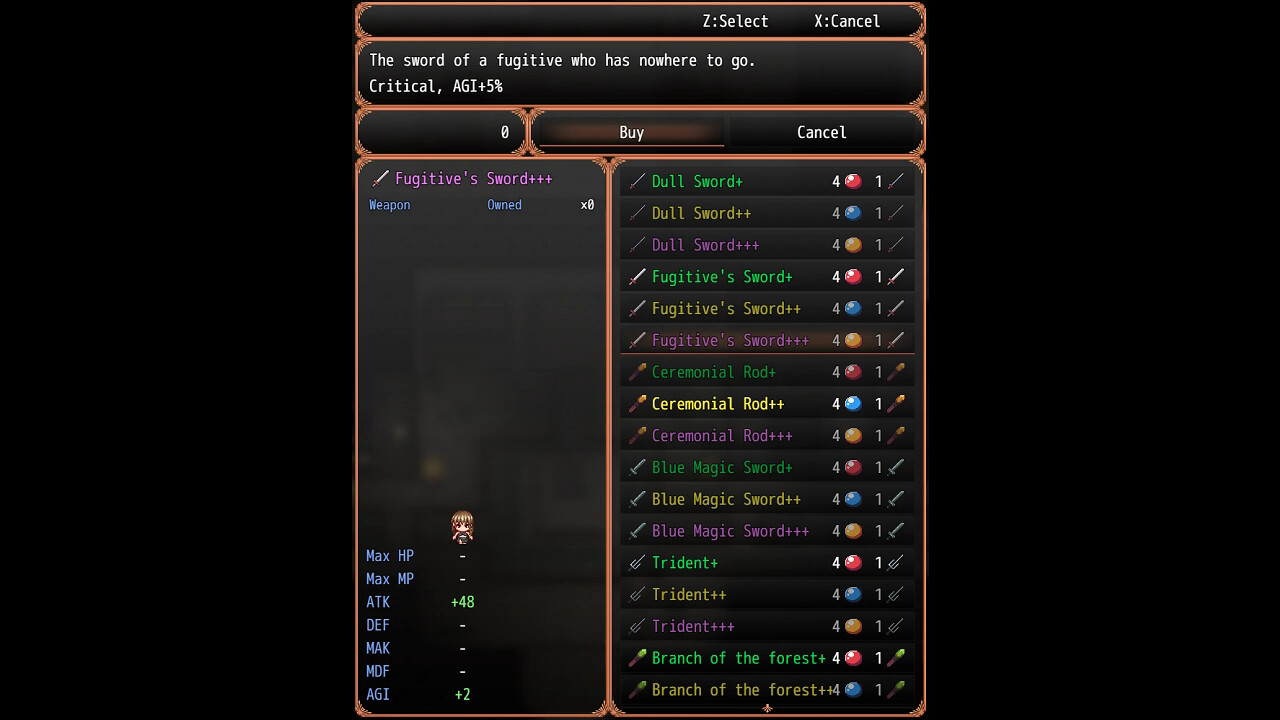
Task: Click the rod icon next to Ceremonial Rod++
Action: coord(637,403)
